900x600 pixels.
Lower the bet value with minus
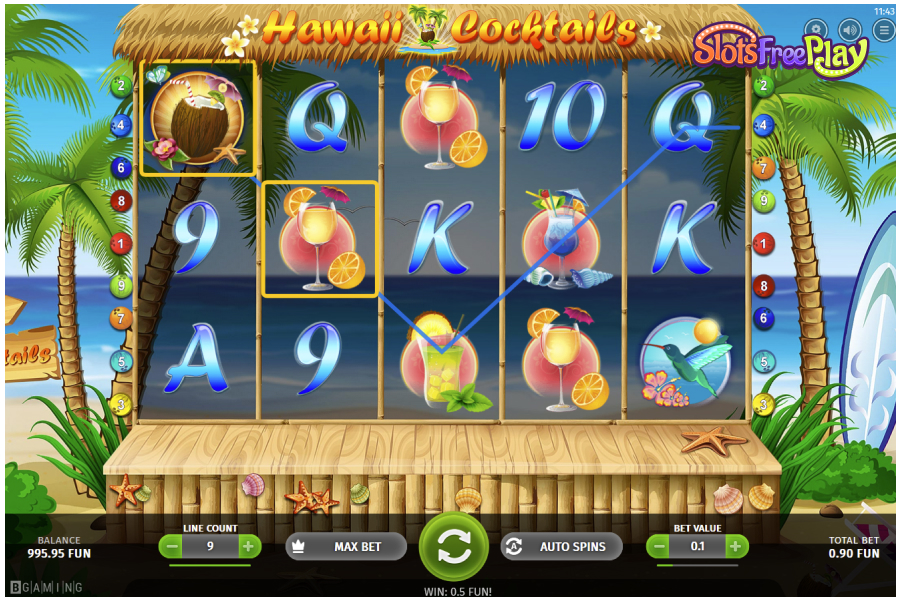click(660, 547)
